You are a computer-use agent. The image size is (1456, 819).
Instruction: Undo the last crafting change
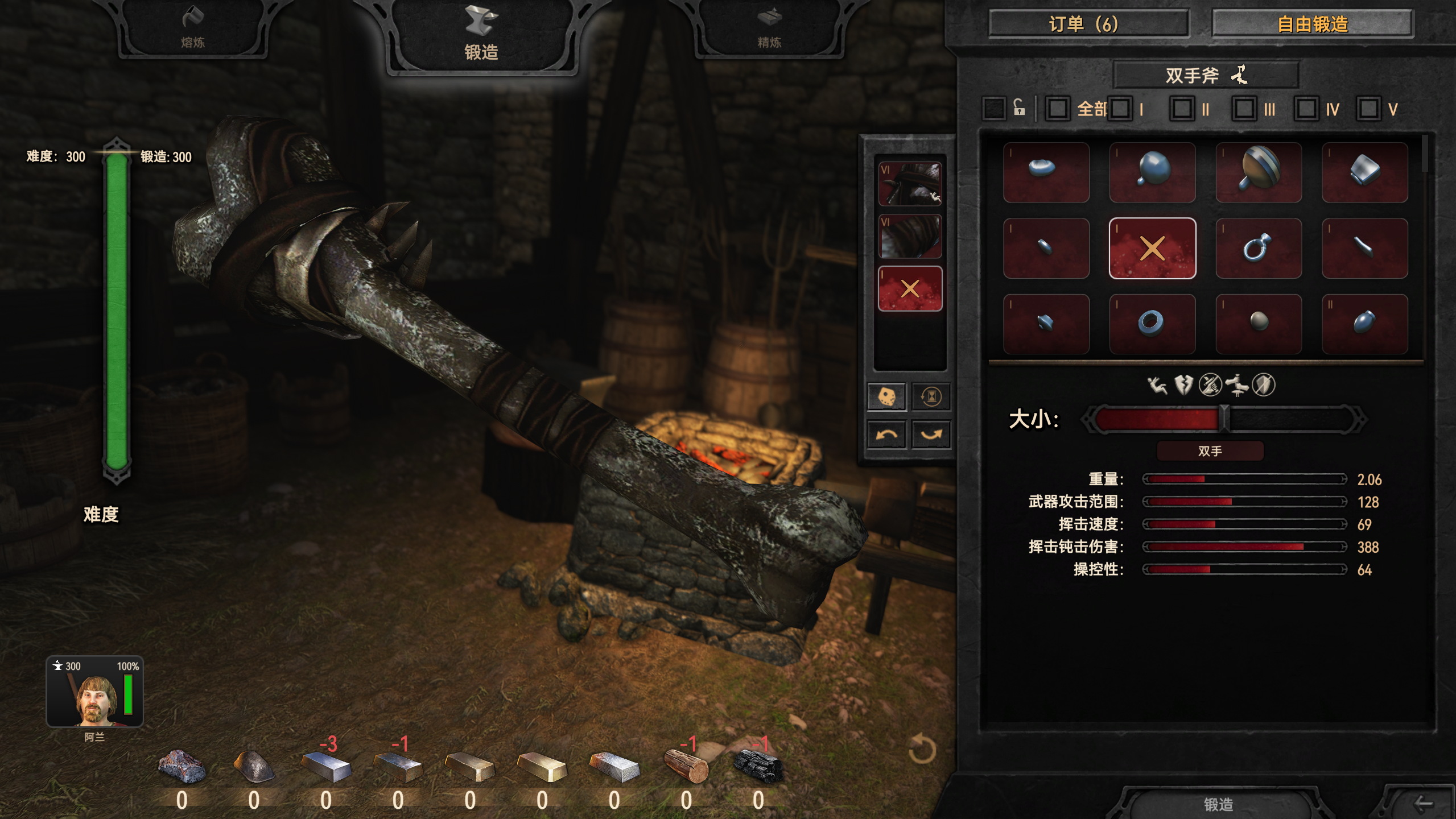(x=886, y=435)
